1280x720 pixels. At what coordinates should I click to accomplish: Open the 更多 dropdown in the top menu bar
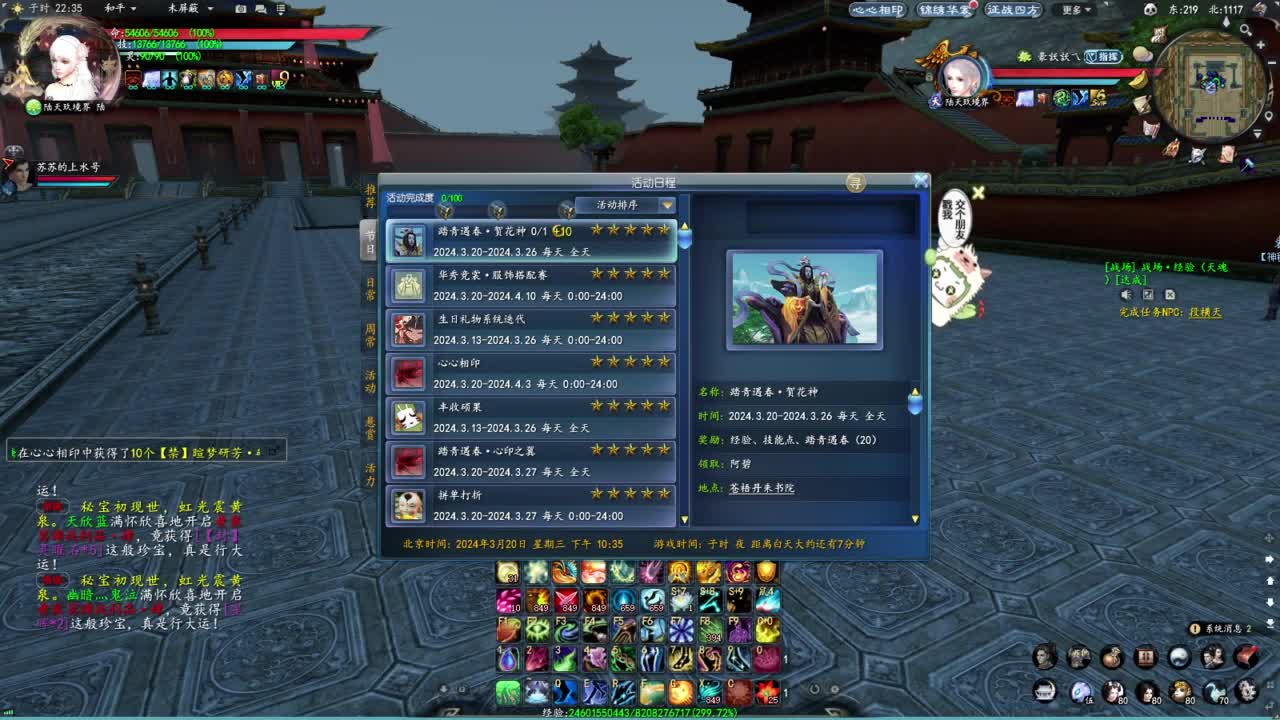1073,9
